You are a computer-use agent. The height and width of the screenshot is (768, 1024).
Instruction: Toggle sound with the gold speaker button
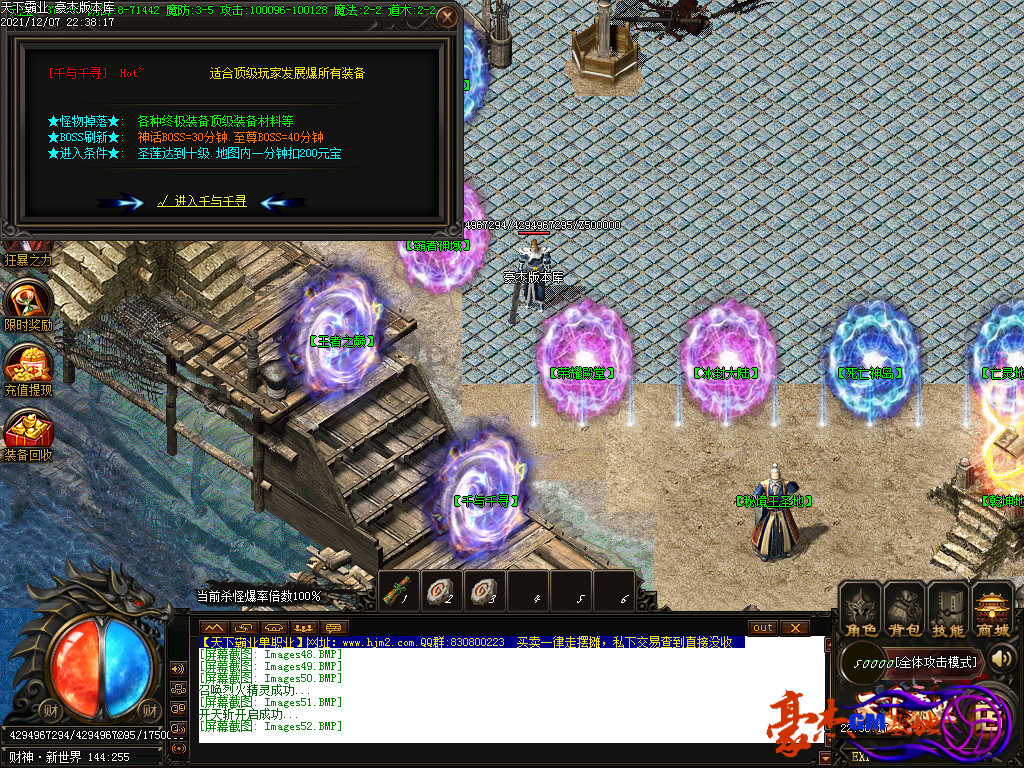[1004, 658]
